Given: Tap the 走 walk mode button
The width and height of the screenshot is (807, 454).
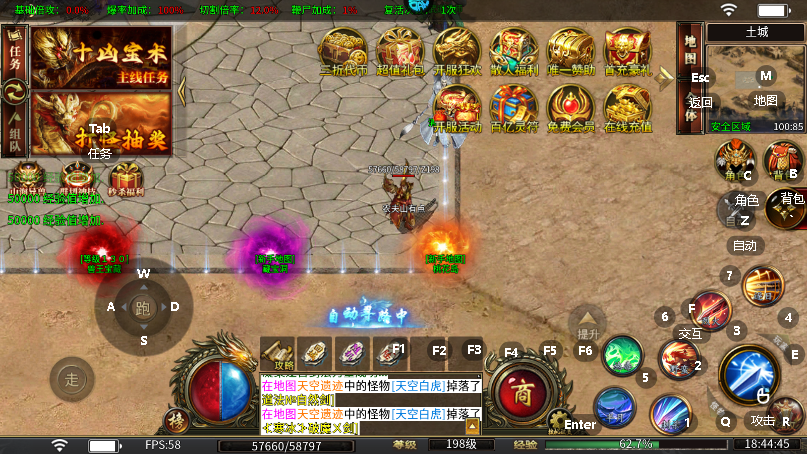Looking at the screenshot, I should click(72, 378).
